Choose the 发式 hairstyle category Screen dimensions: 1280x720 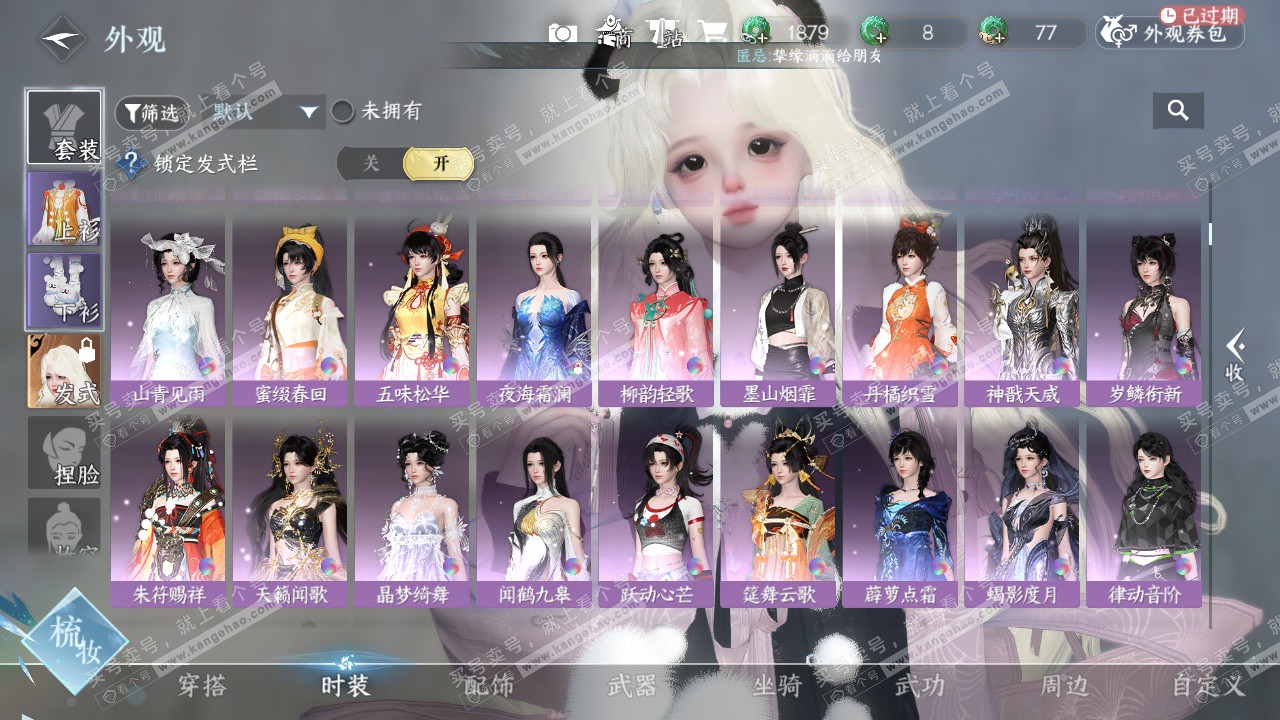pos(64,371)
